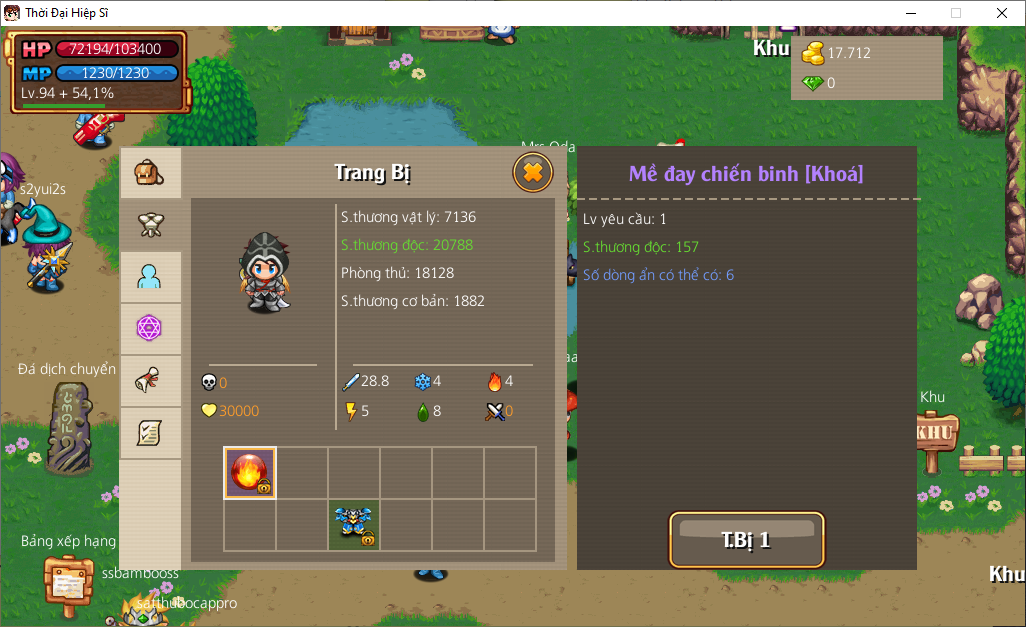1026x627 pixels.
Task: Open the backpack inventory tab
Action: pyautogui.click(x=150, y=173)
